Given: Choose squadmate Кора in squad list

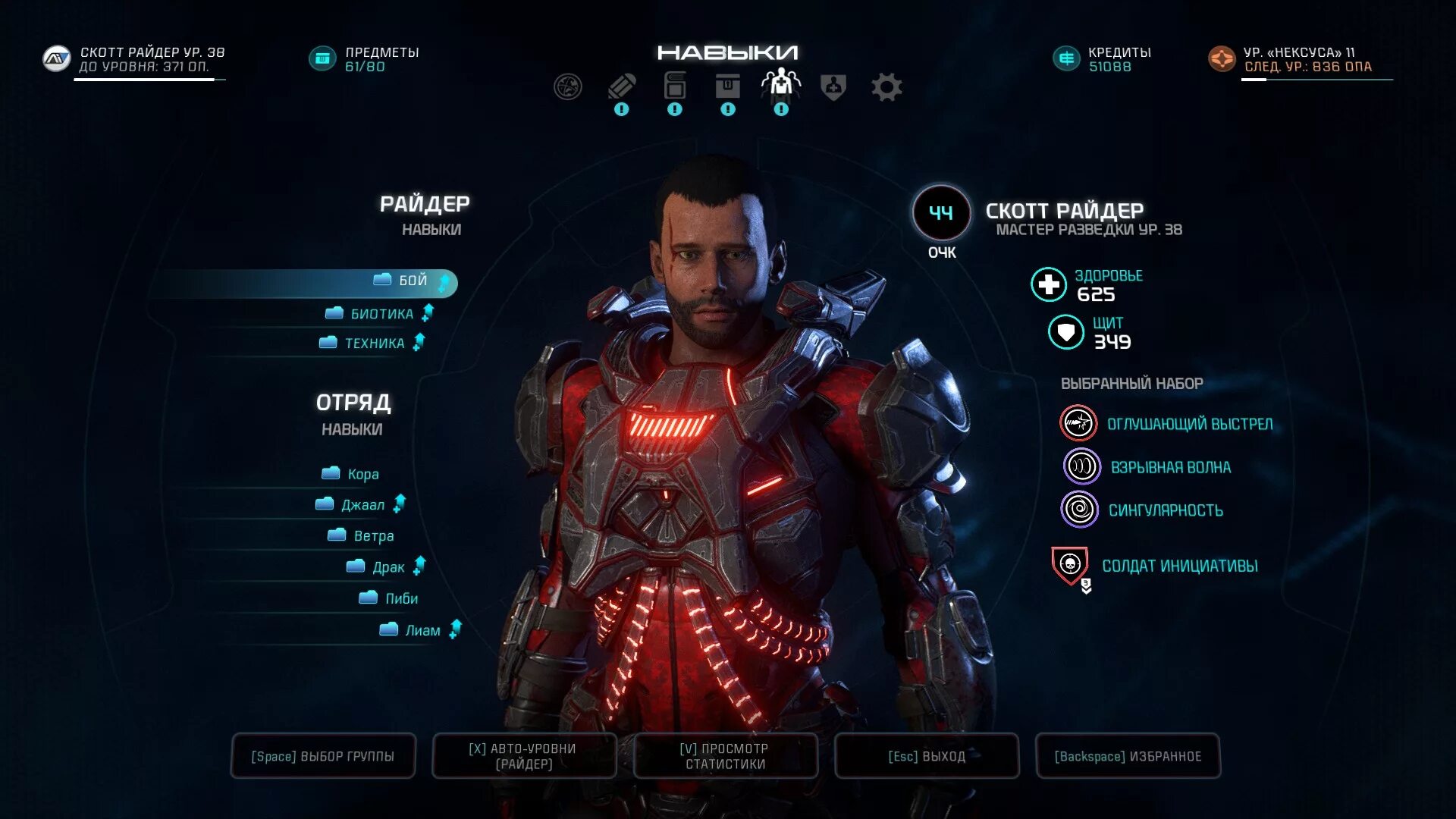Looking at the screenshot, I should click(362, 475).
